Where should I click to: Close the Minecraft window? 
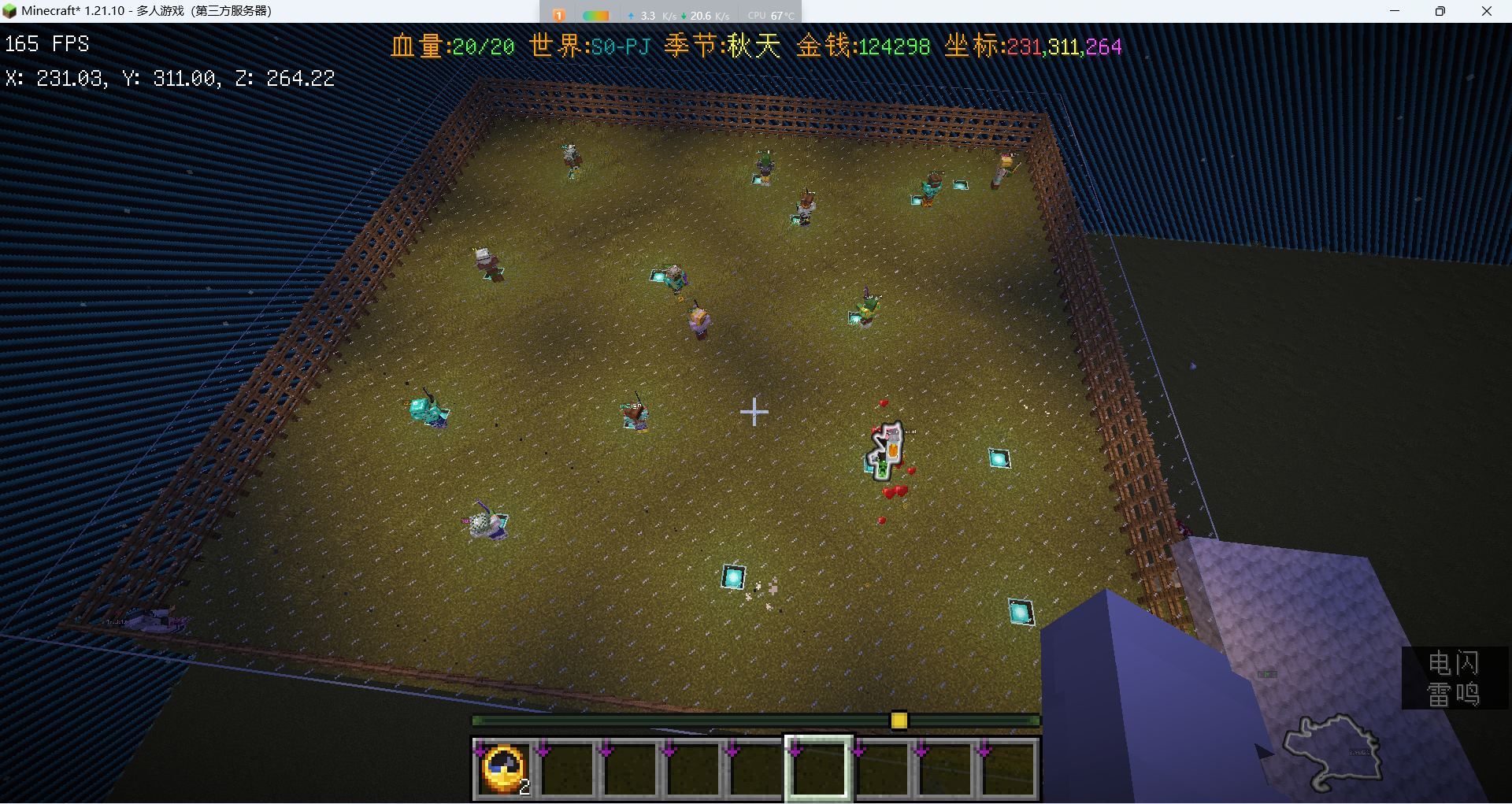[x=1487, y=11]
